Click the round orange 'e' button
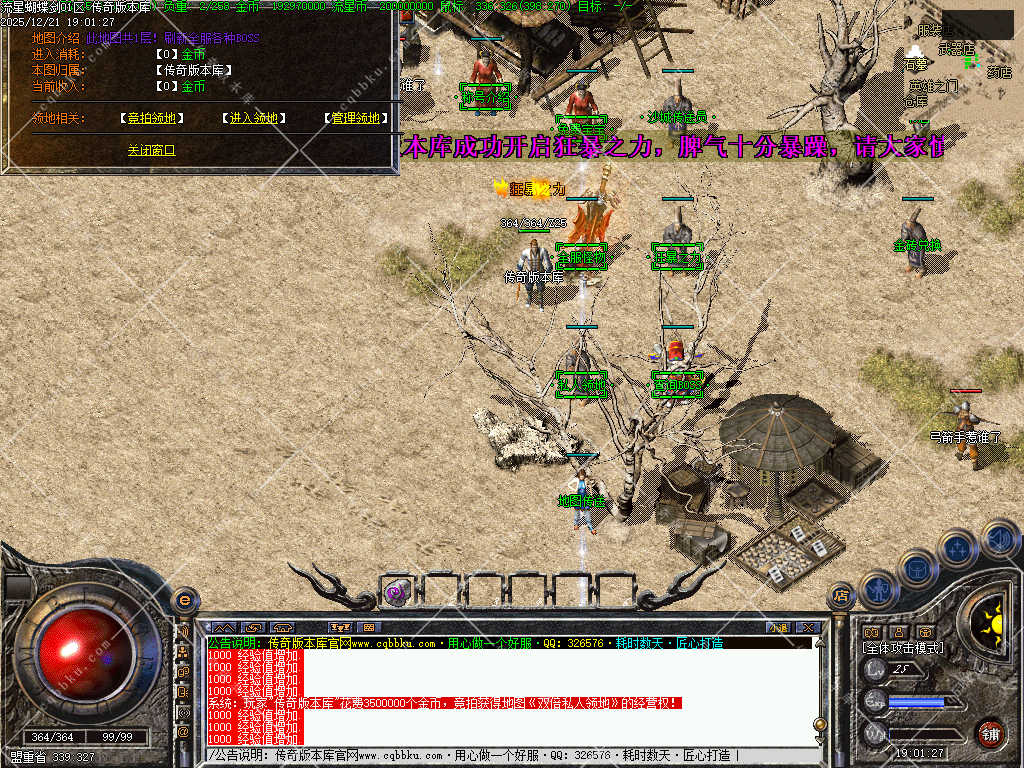Viewport: 1024px width, 768px height. click(x=184, y=599)
